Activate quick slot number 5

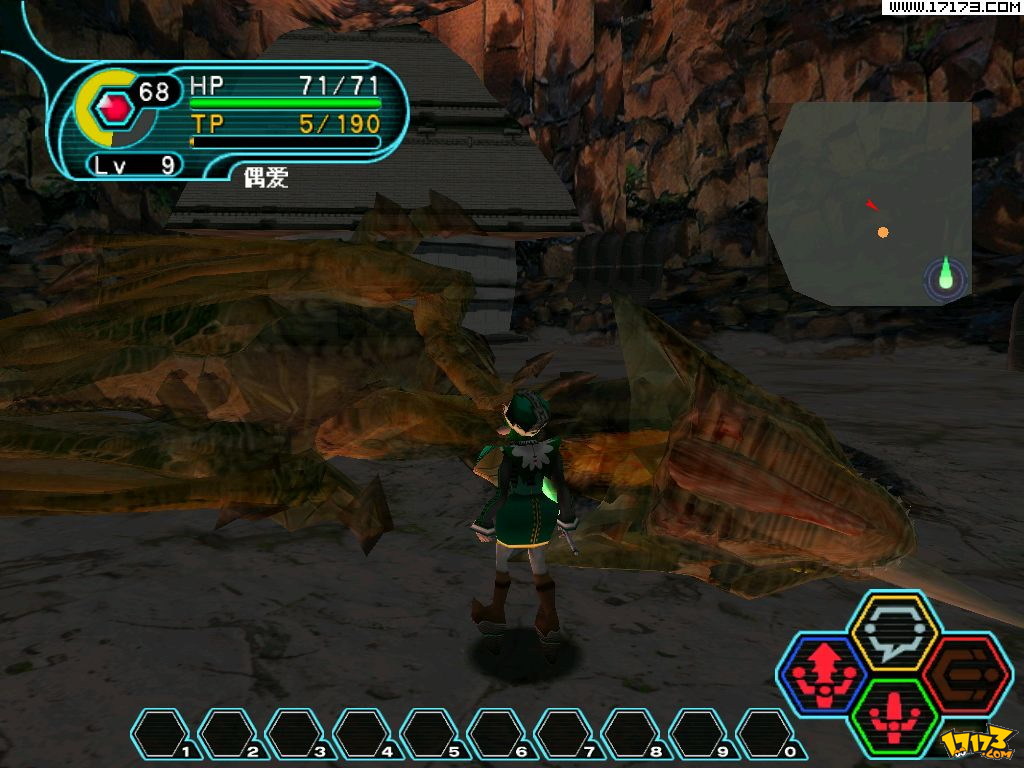(x=432, y=734)
